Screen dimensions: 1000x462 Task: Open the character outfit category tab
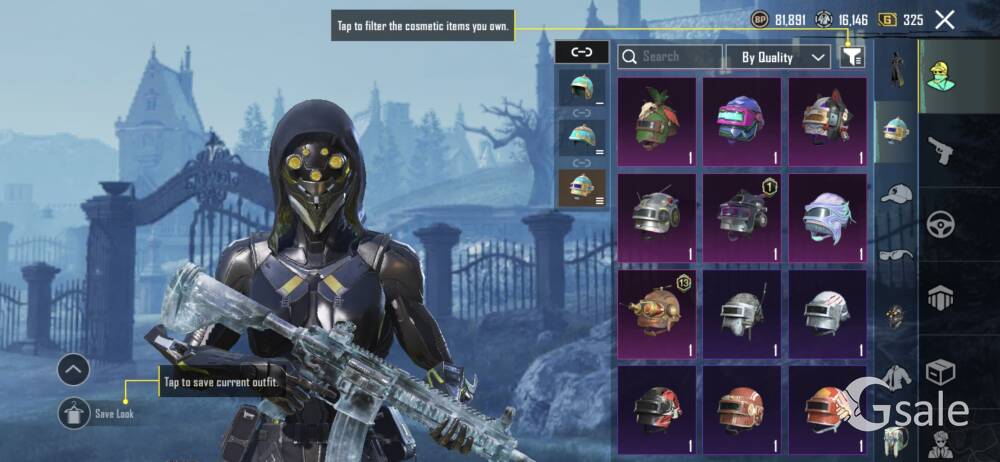click(x=941, y=75)
